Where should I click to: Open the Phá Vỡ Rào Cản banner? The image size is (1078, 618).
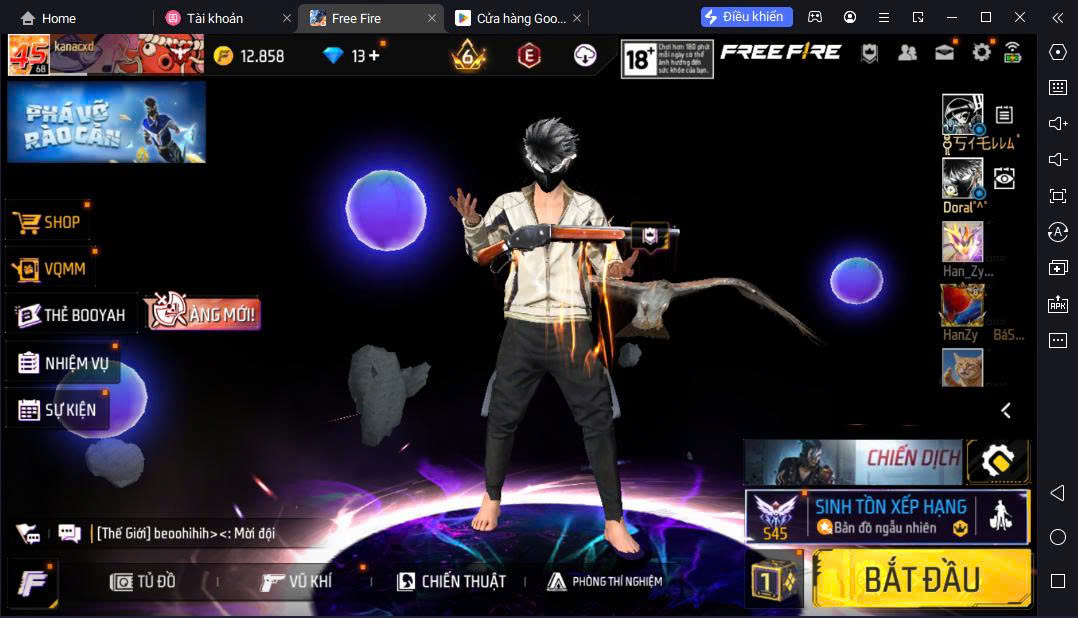tap(106, 122)
